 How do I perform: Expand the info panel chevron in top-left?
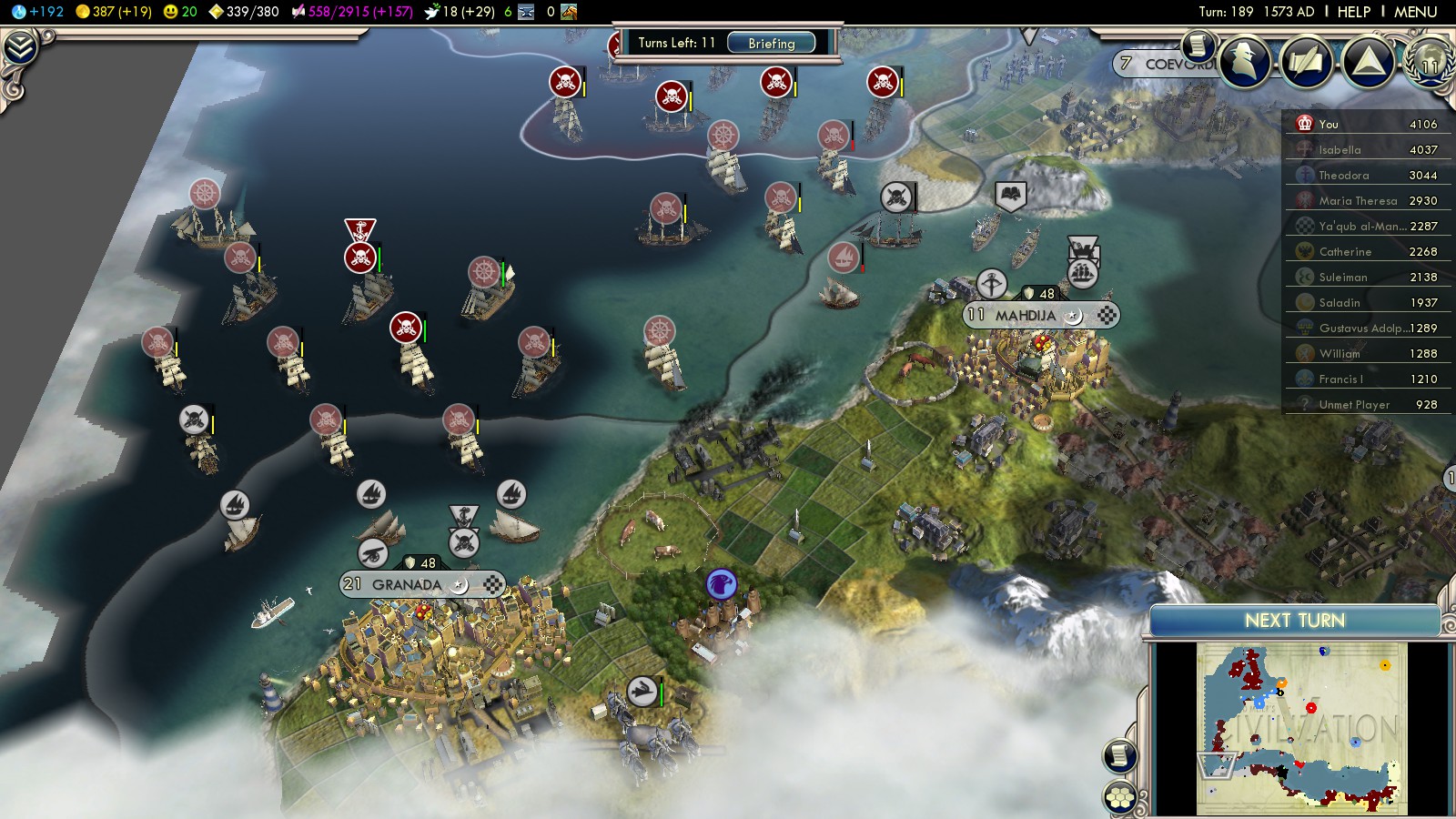[20, 47]
